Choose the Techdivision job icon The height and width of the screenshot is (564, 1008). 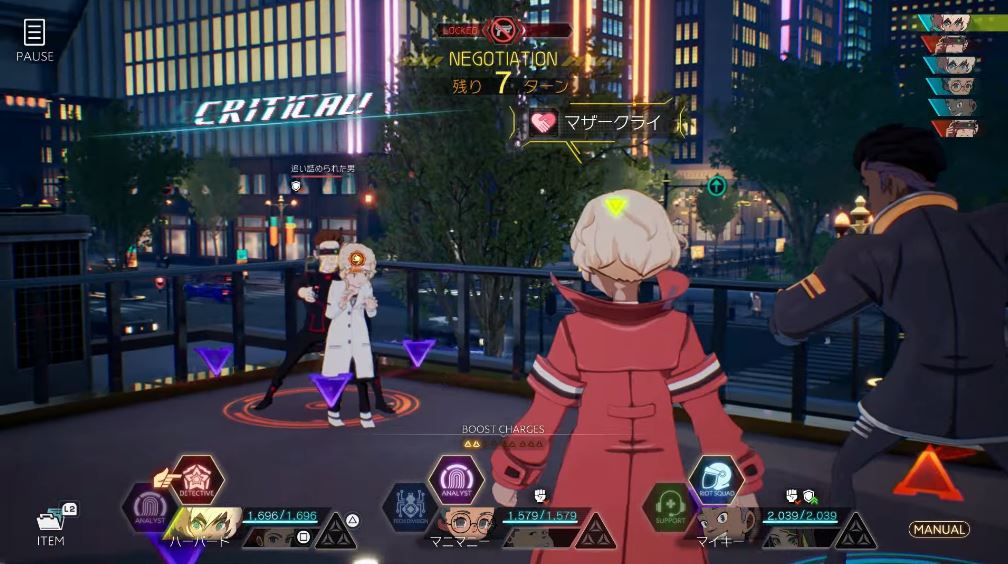[x=409, y=508]
